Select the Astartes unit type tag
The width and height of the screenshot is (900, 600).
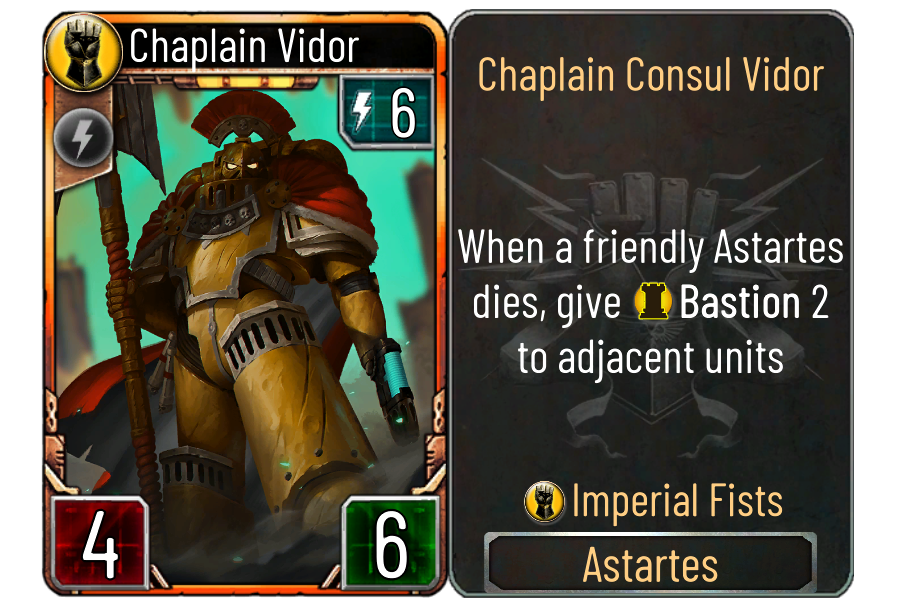pos(650,565)
